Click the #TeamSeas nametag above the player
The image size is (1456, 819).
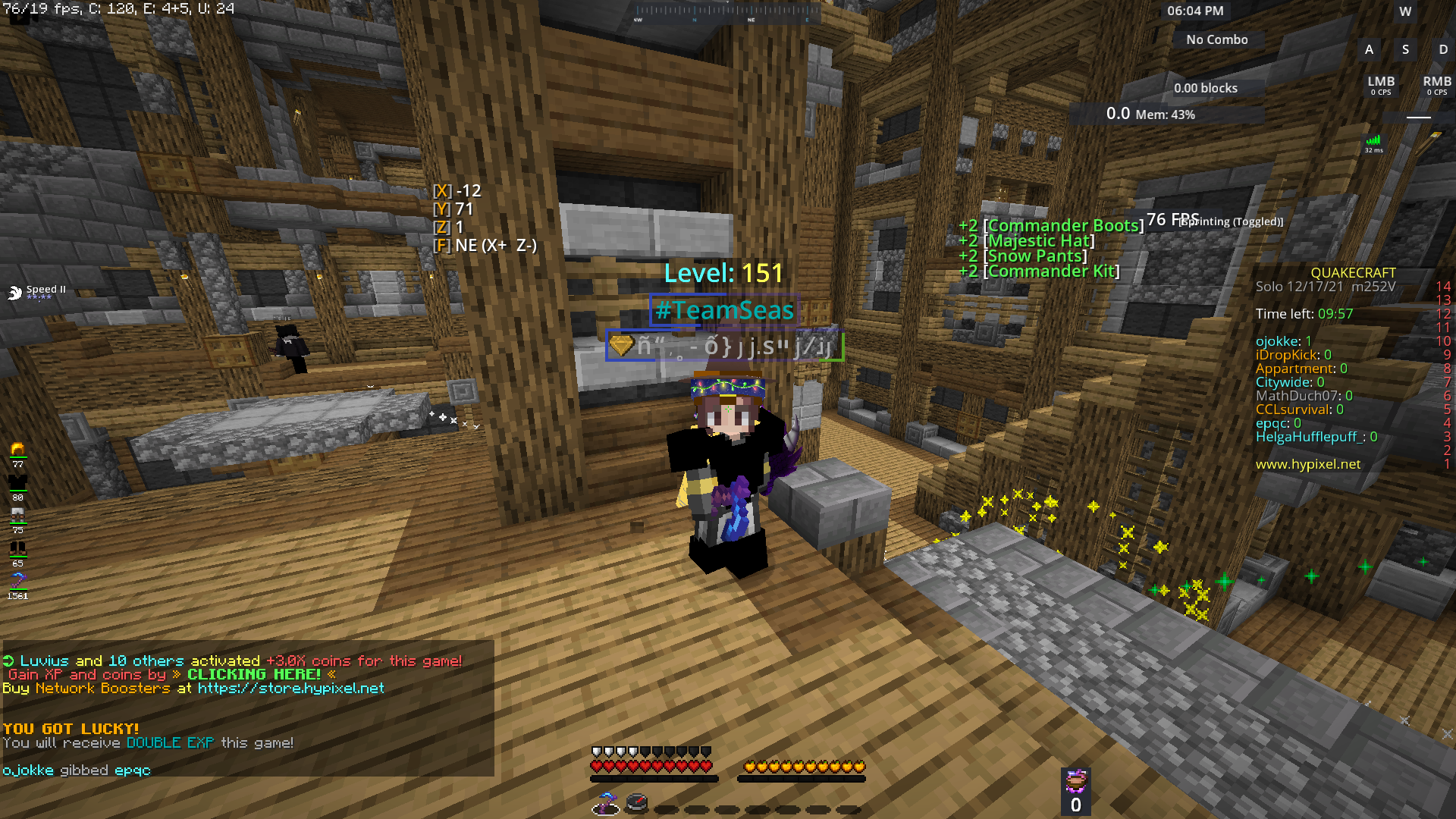point(725,309)
